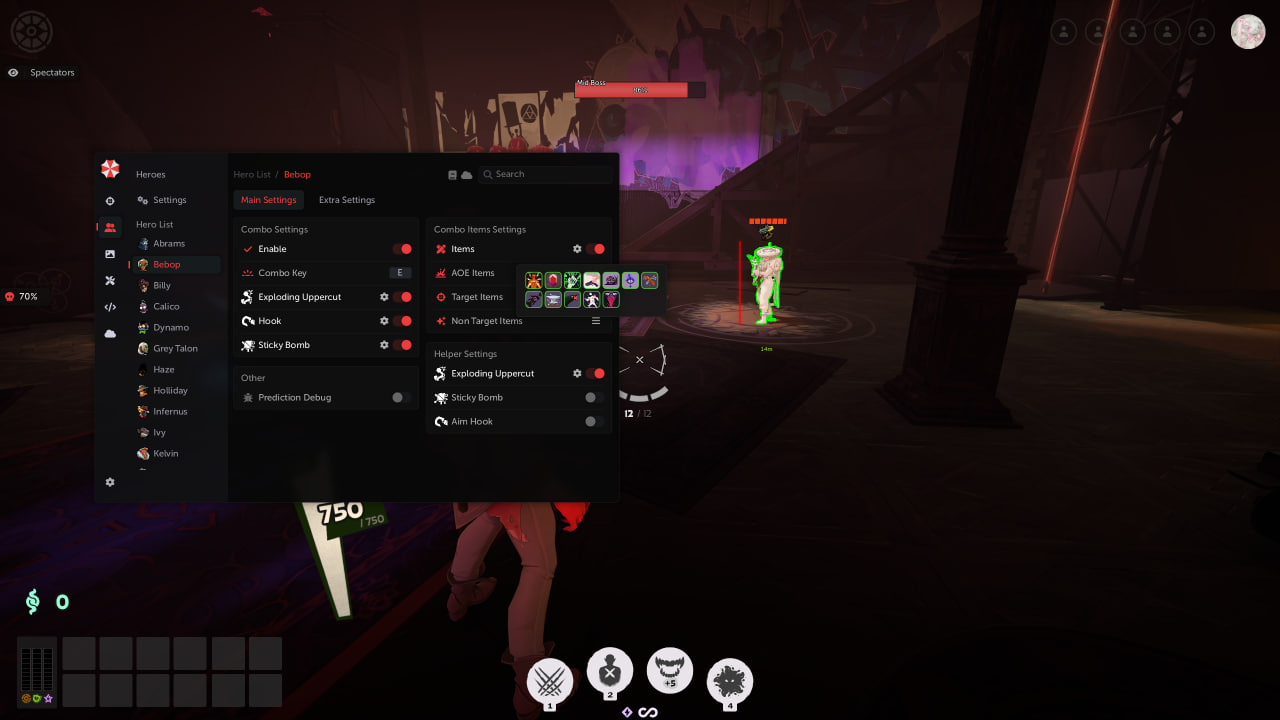Open the Heroes Settings entry
1280x720 pixels.
point(169,200)
